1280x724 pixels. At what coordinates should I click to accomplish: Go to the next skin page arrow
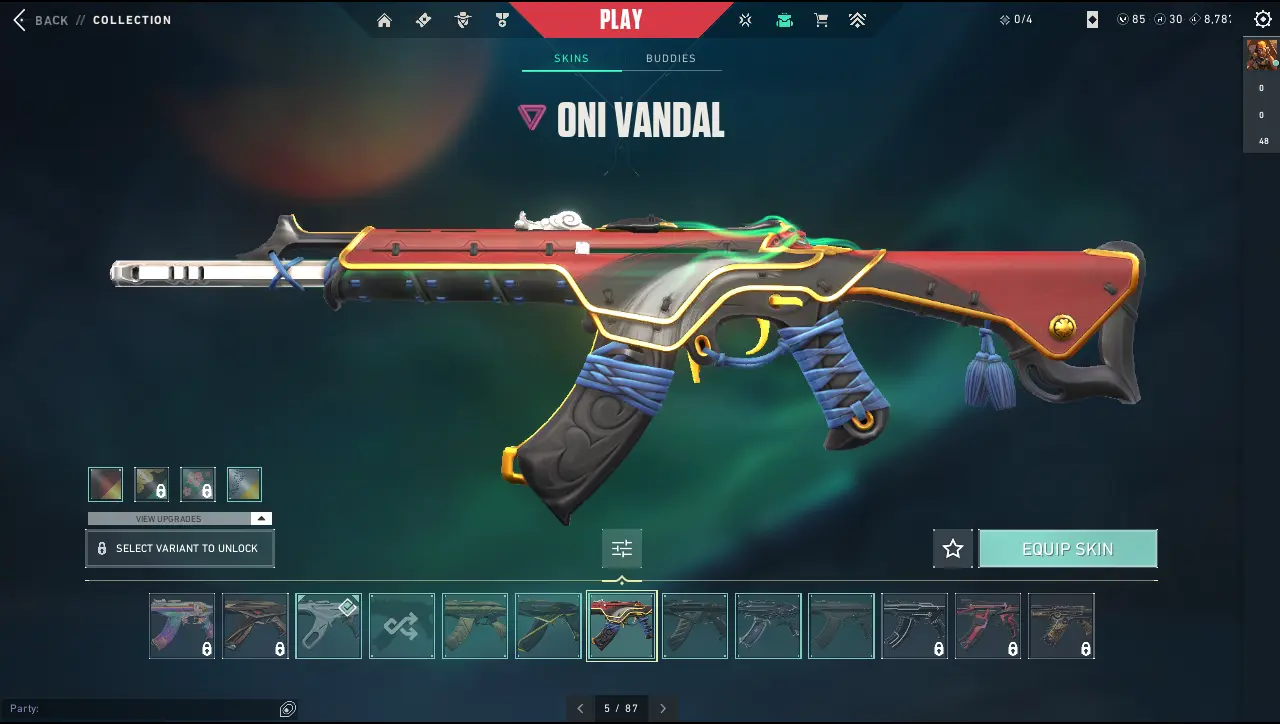click(x=663, y=708)
